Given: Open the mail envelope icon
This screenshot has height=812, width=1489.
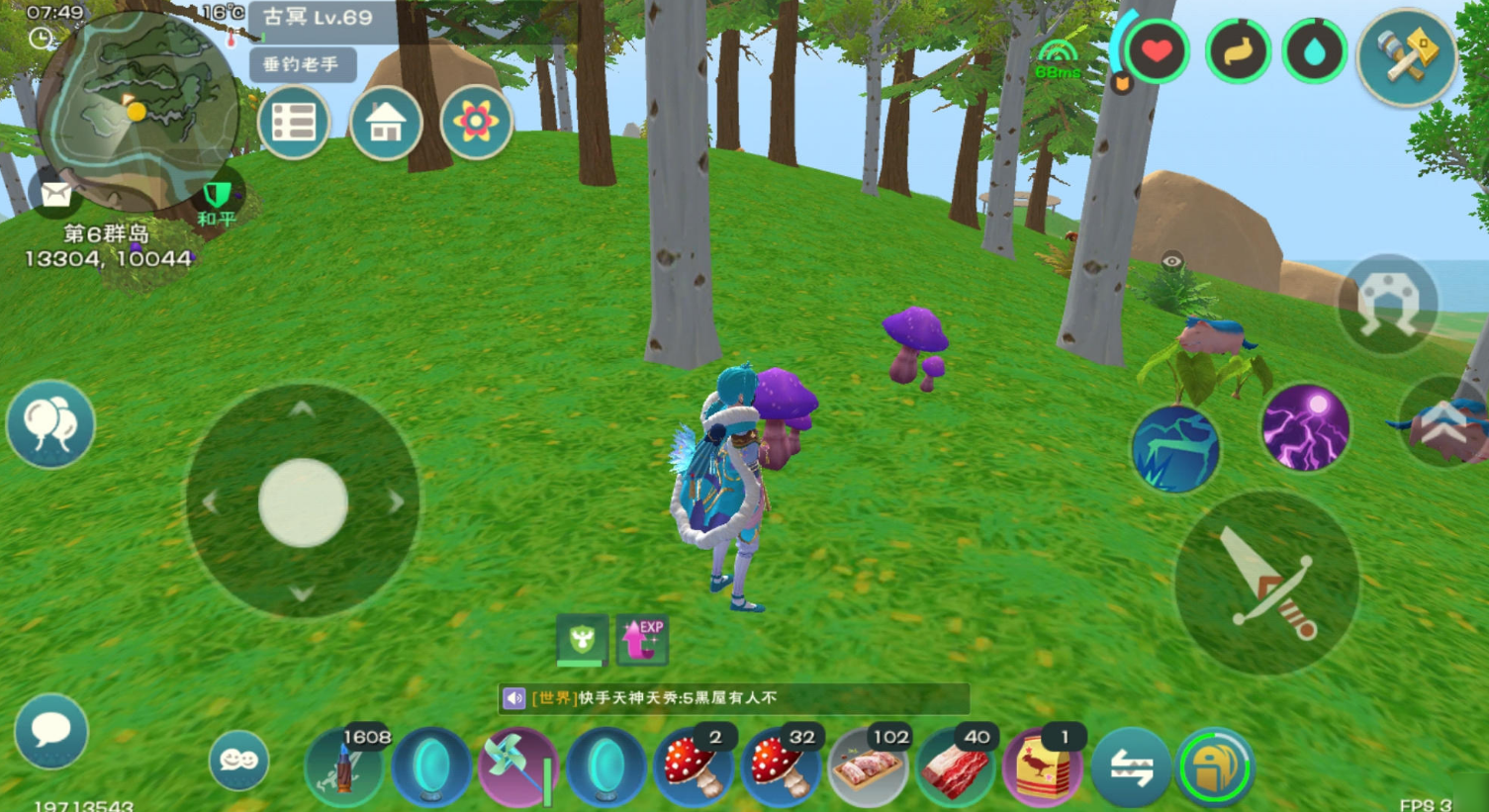Looking at the screenshot, I should (x=55, y=194).
